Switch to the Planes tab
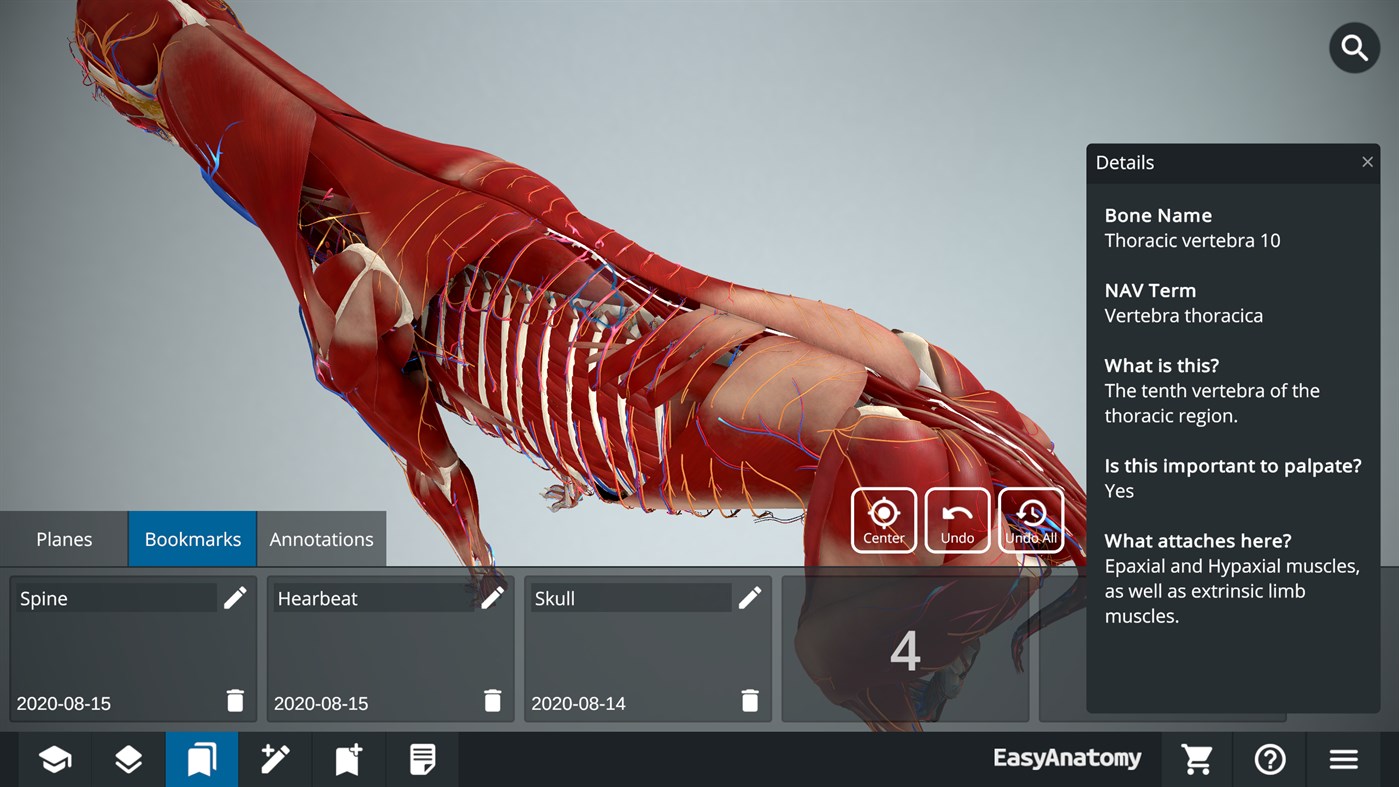 [63, 538]
